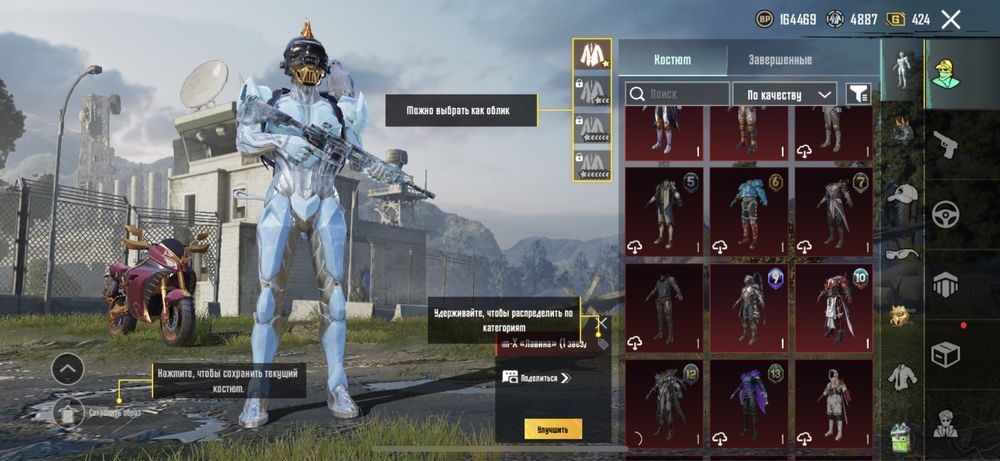Open the crate box category
The image size is (1000, 461).
tap(945, 353)
